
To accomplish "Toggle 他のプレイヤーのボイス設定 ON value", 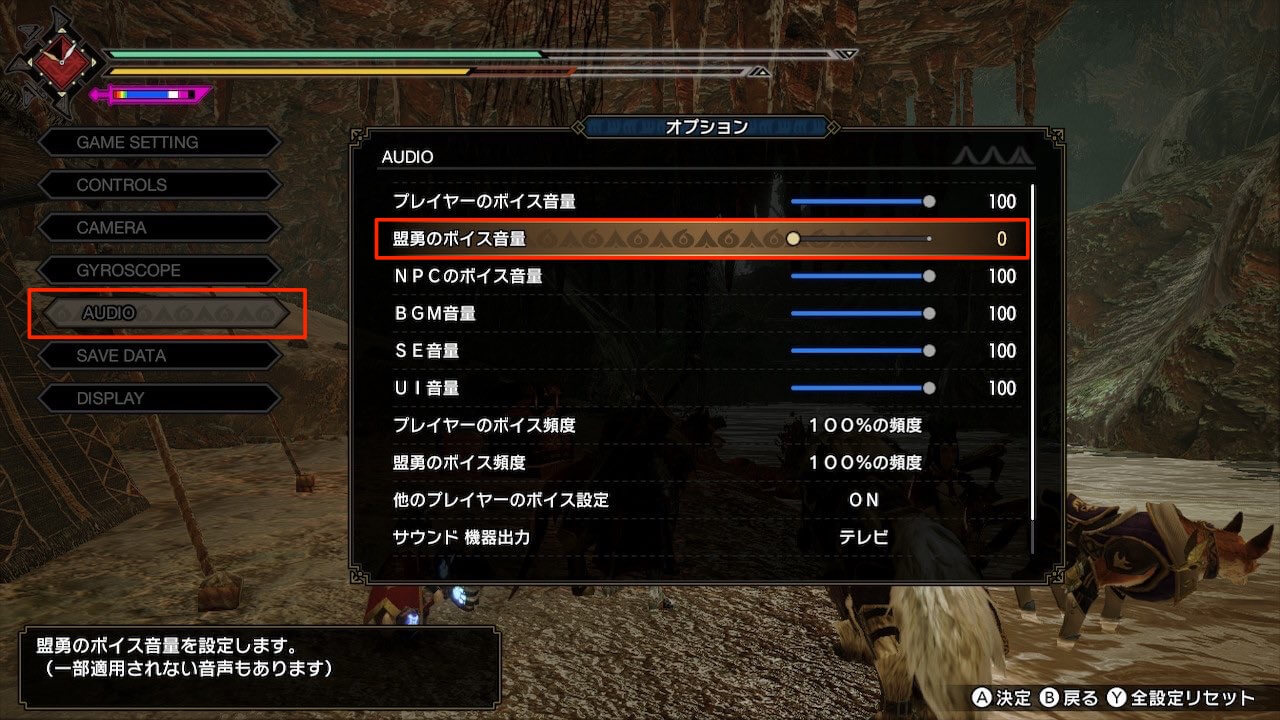I will (x=864, y=500).
